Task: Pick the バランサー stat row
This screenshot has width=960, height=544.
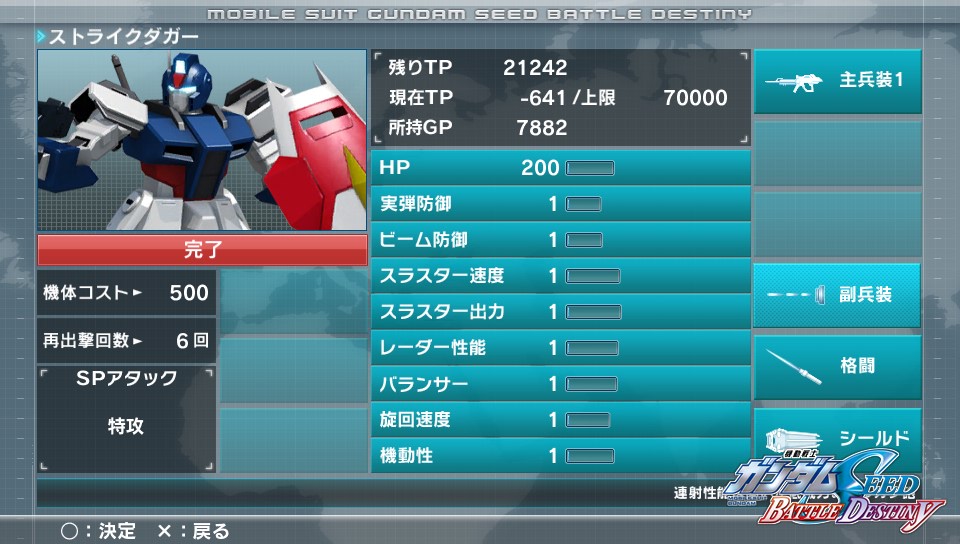Action: 560,384
